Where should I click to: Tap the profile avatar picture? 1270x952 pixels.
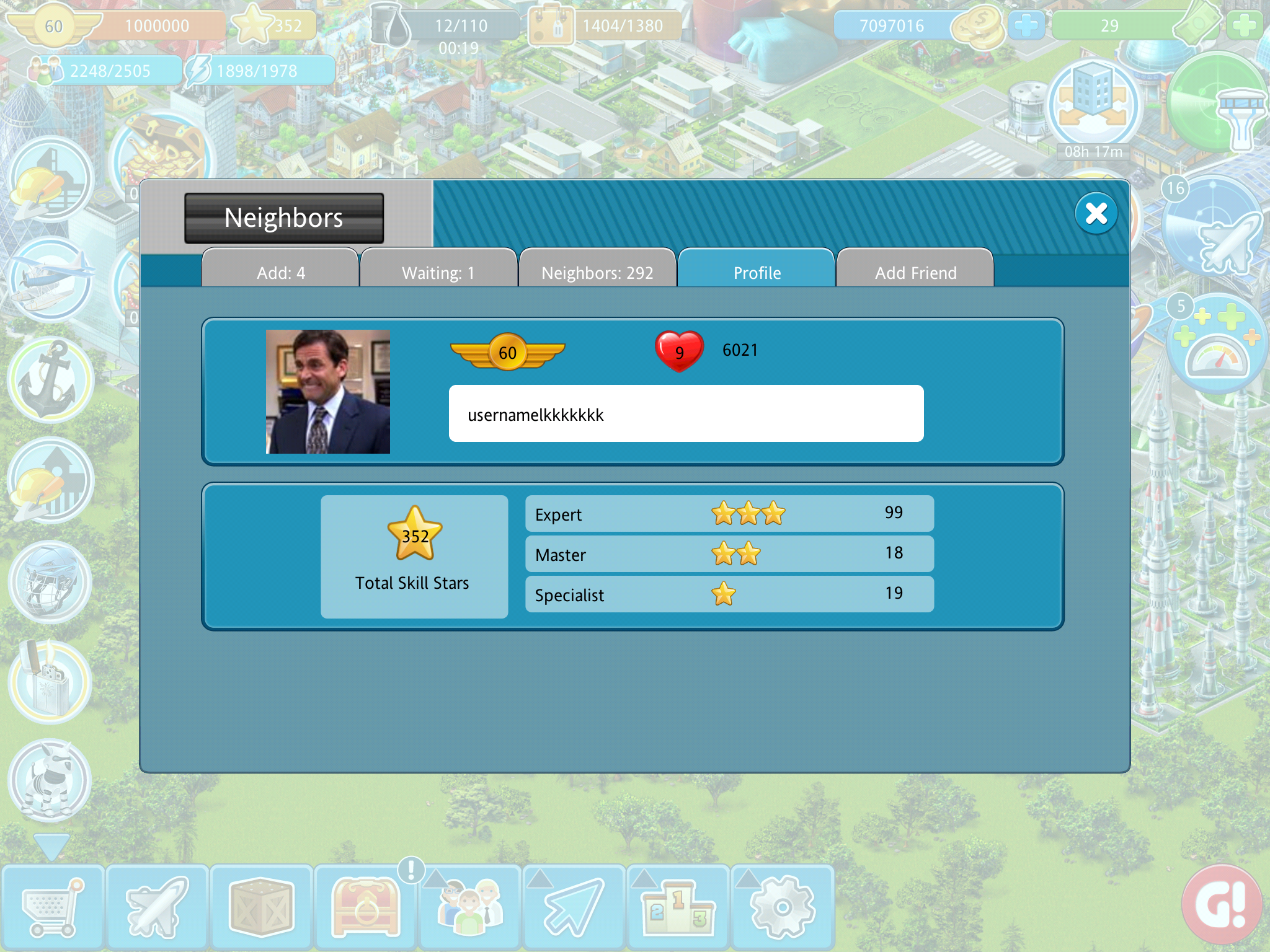point(328,392)
